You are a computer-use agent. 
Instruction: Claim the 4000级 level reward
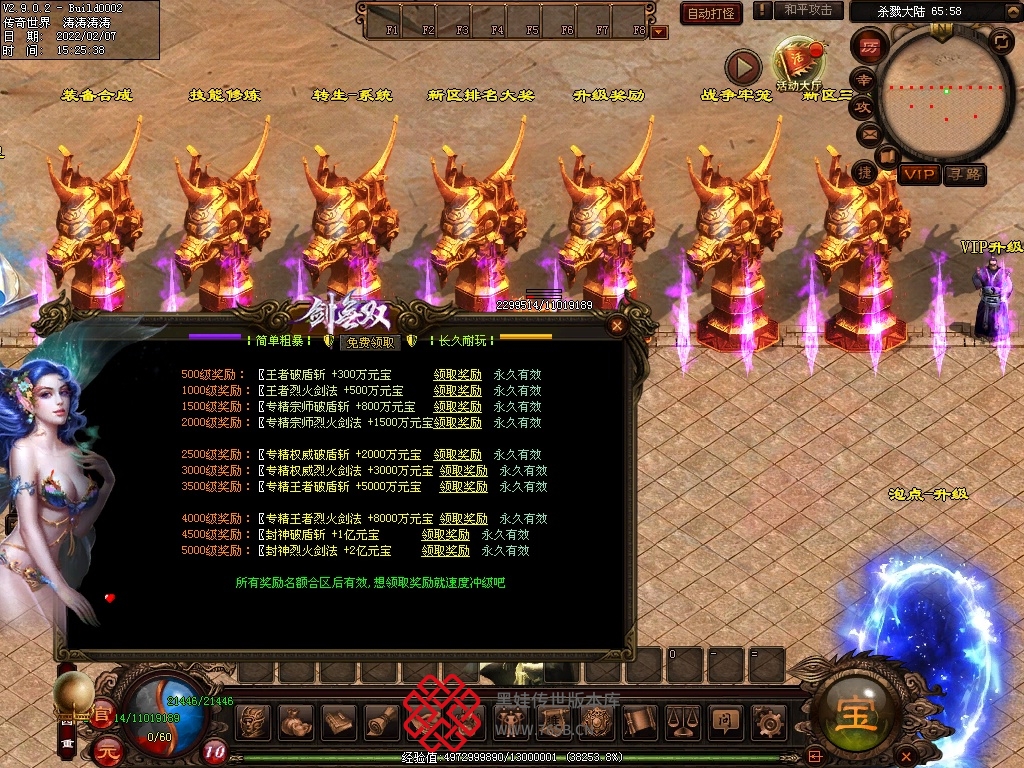[464, 519]
